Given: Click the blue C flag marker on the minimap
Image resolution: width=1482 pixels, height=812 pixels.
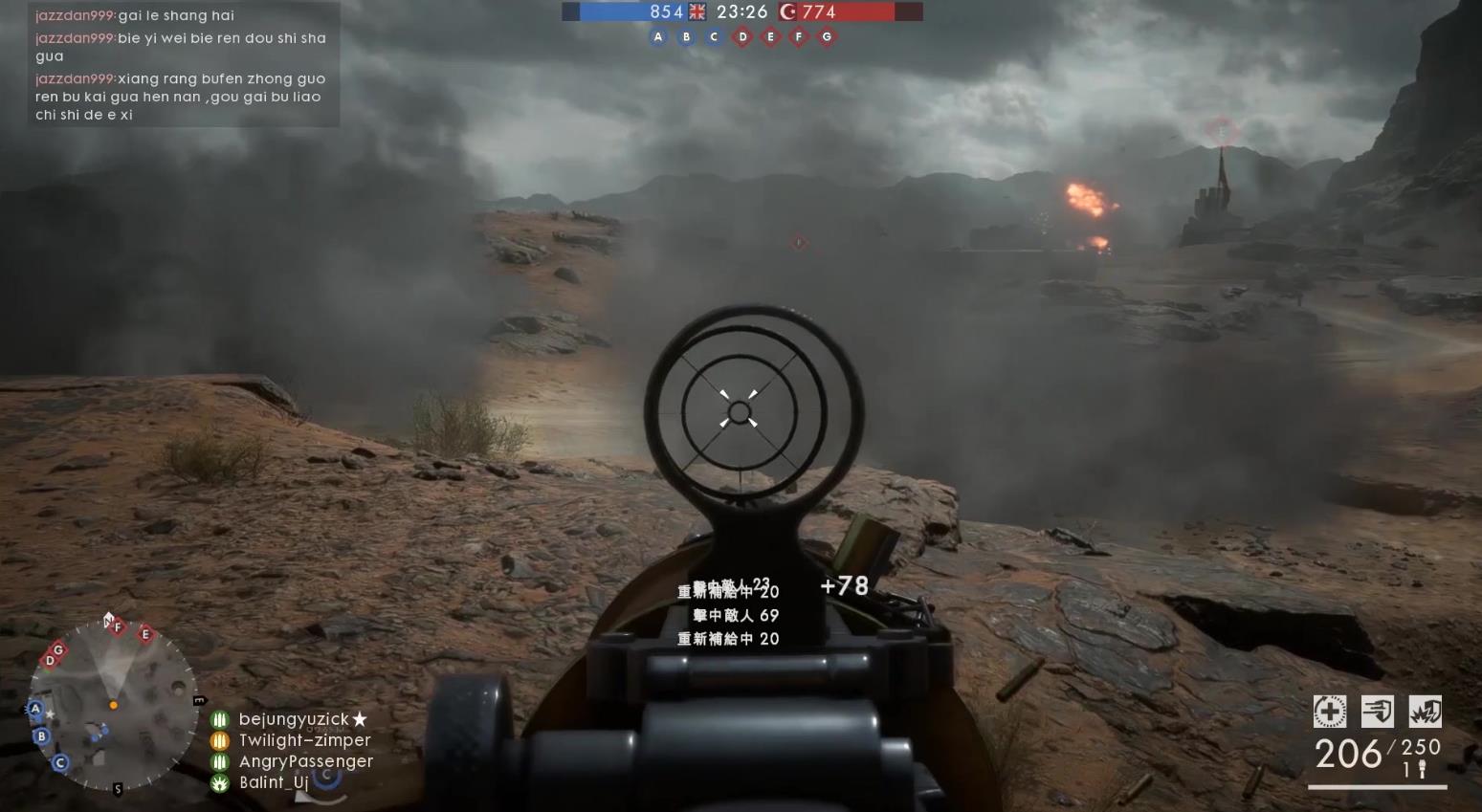Looking at the screenshot, I should pos(60,763).
